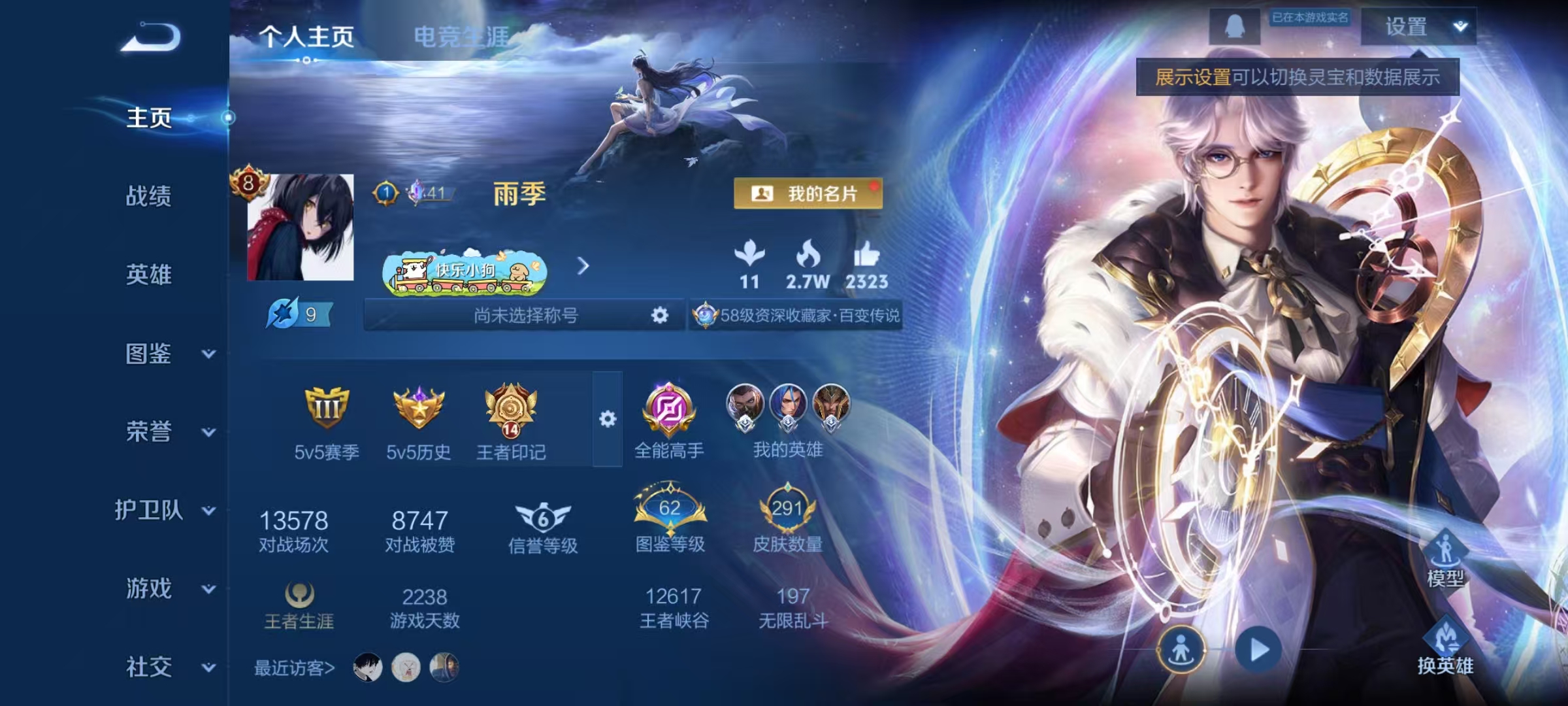Click the 信誉等级 level 6 badge
This screenshot has height=706, width=1568.
(544, 520)
